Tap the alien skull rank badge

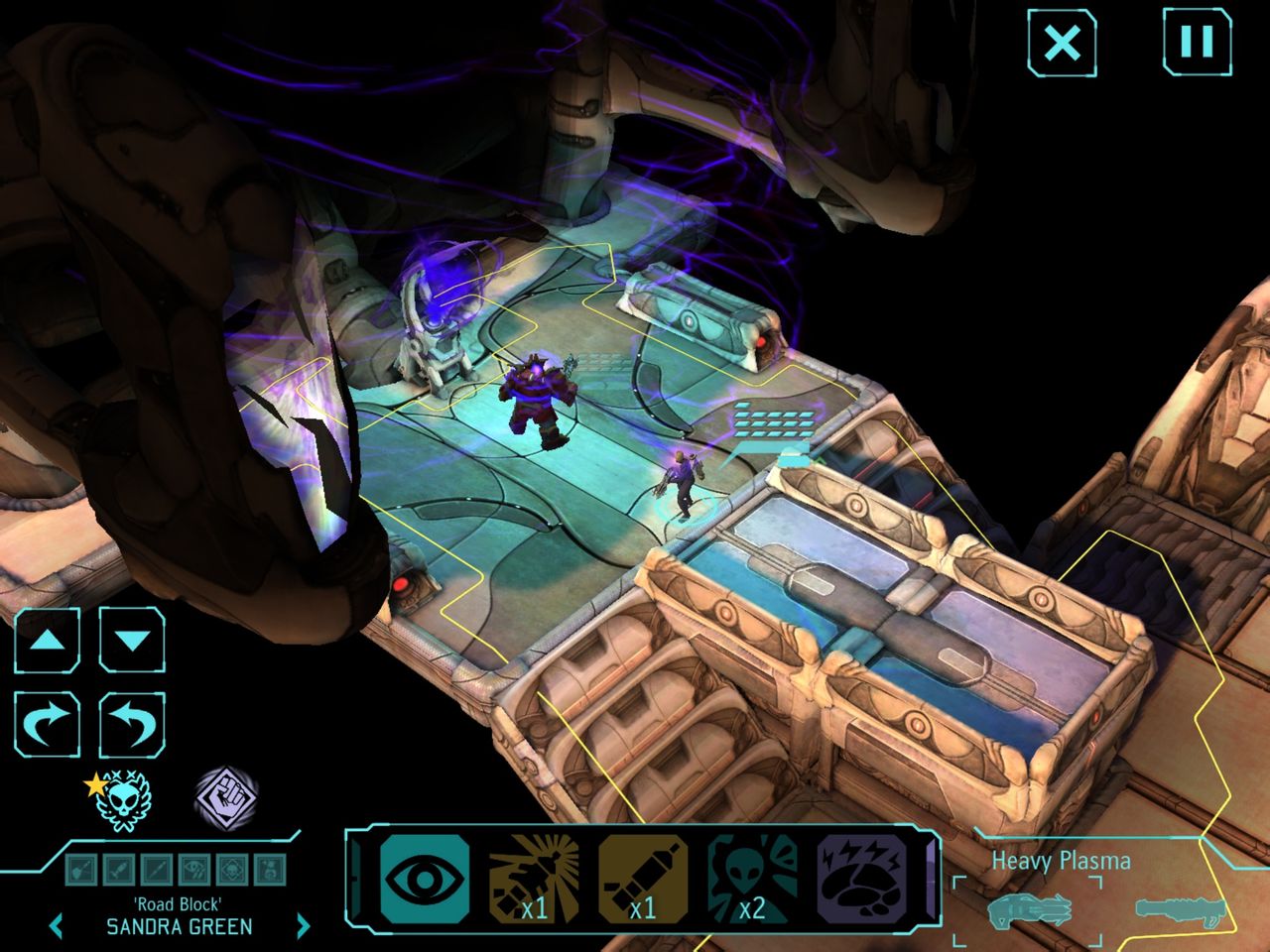click(x=120, y=800)
